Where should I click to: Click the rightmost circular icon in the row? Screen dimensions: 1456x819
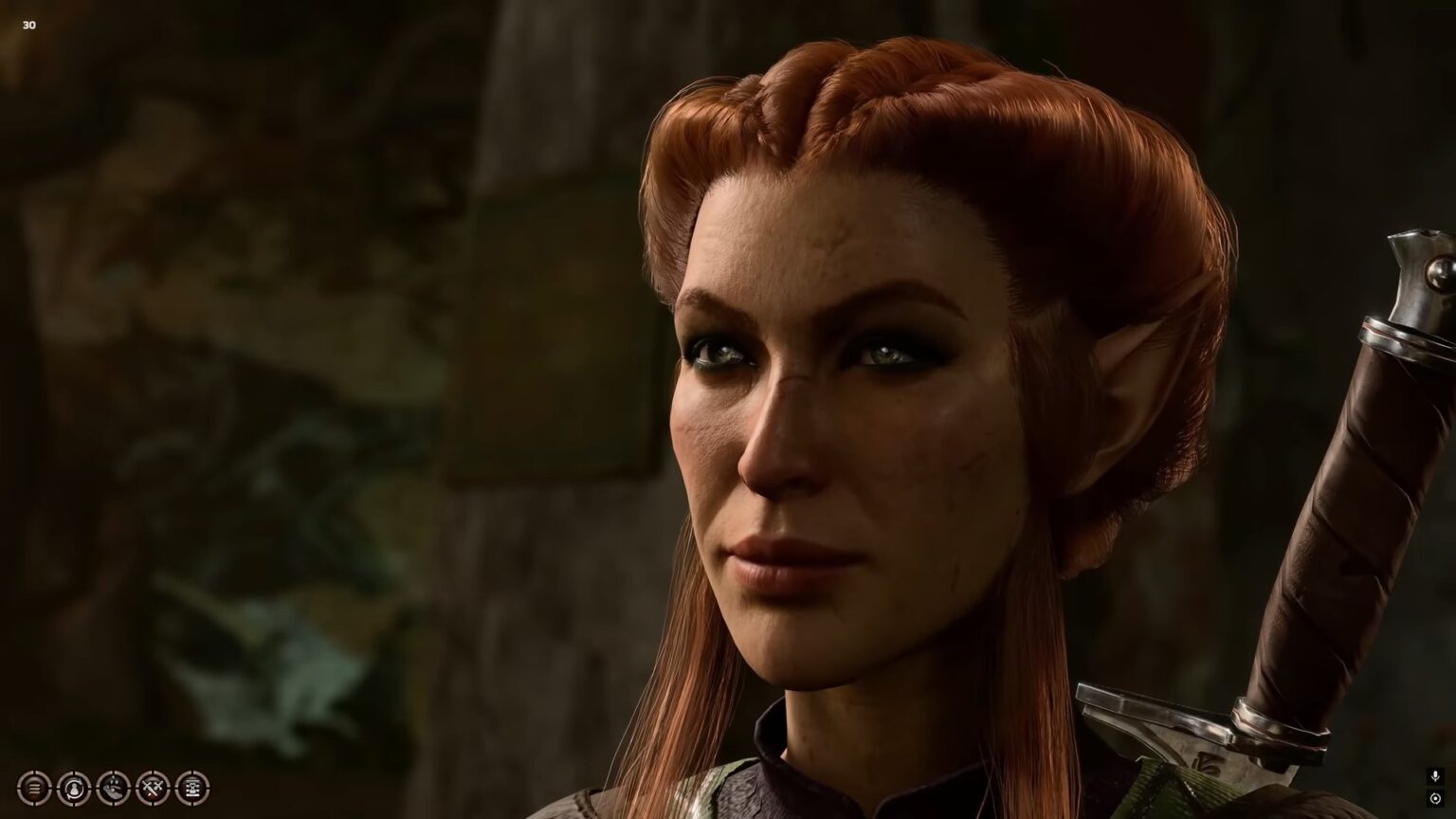(x=192, y=787)
